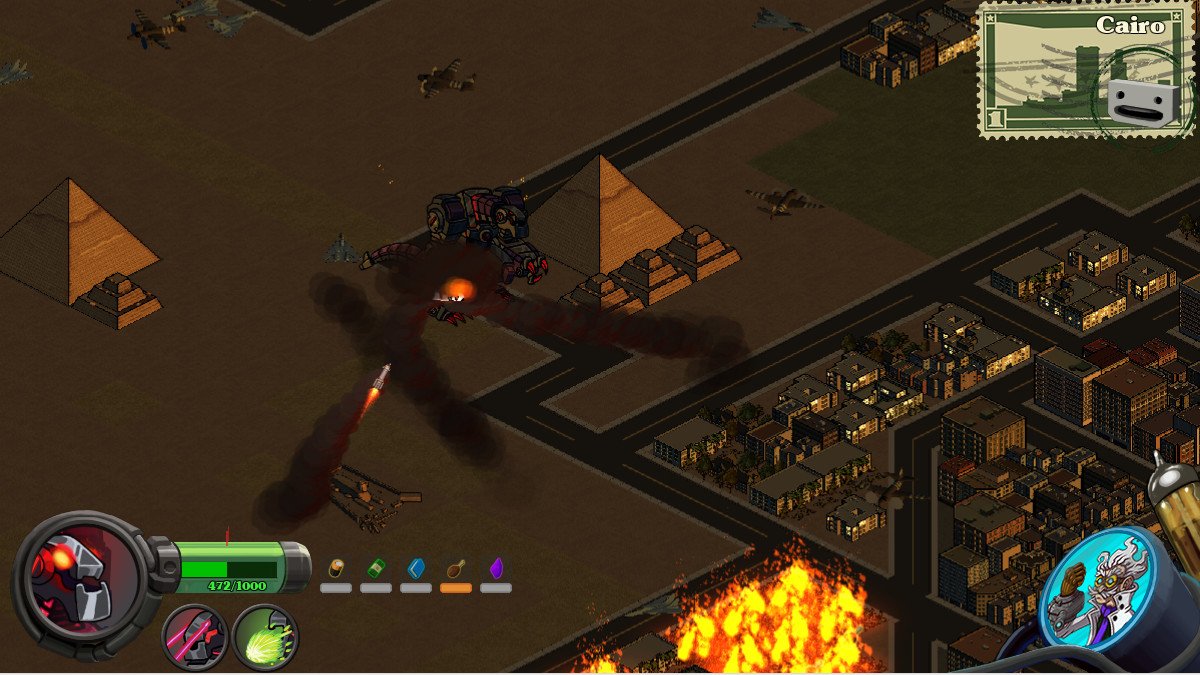Select the purple crystal resource icon
This screenshot has width=1200, height=675.
(496, 569)
